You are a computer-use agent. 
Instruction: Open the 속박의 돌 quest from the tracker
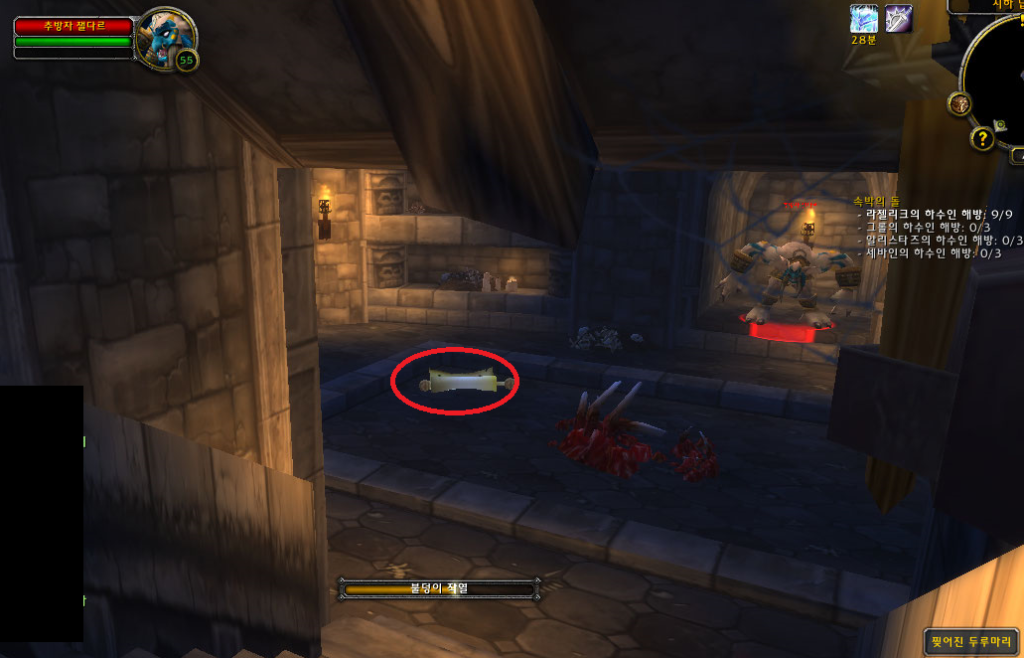[x=877, y=200]
